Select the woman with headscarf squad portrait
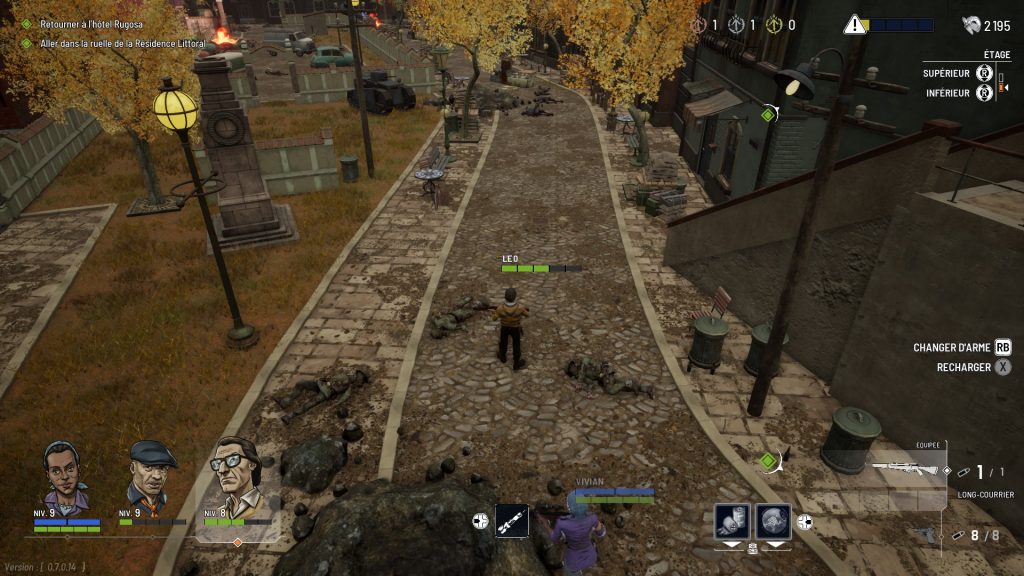Viewport: 1024px width, 576px height. point(66,476)
